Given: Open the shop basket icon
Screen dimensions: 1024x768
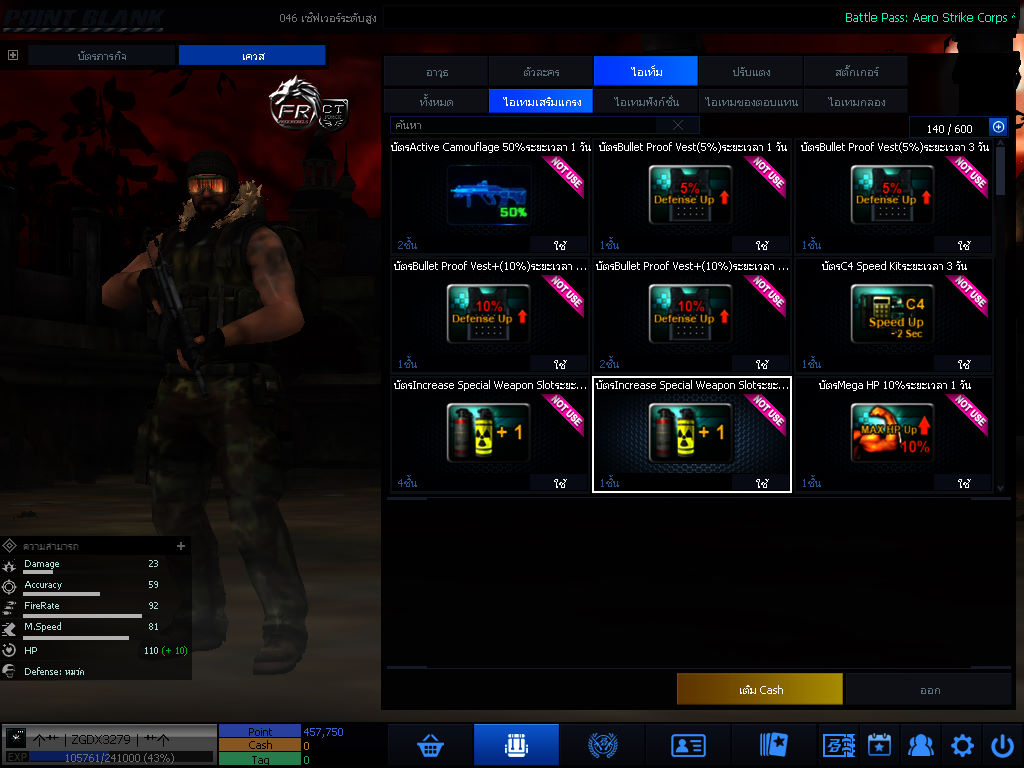Looking at the screenshot, I should 430,746.
